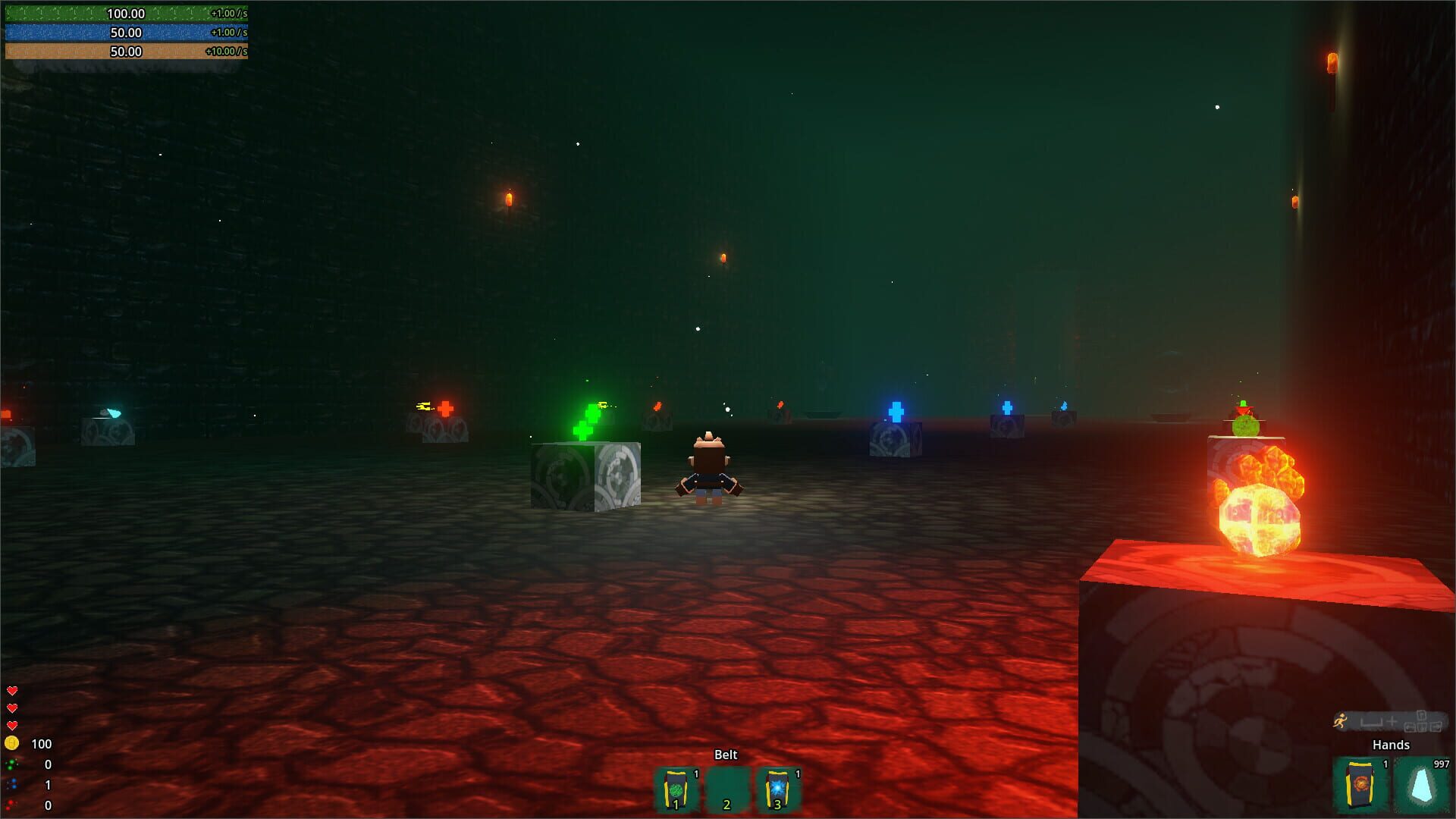Click the spacebar key hint icon

pyautogui.click(x=1372, y=722)
